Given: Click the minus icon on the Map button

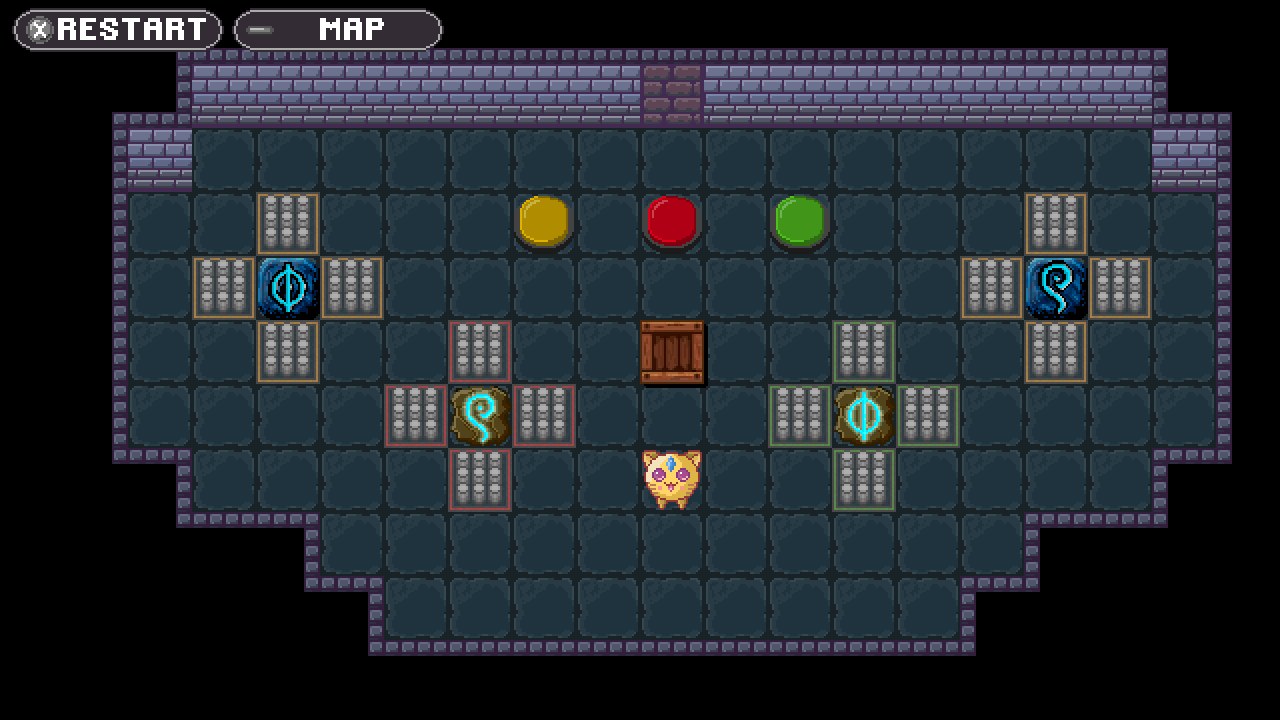Looking at the screenshot, I should pyautogui.click(x=258, y=30).
